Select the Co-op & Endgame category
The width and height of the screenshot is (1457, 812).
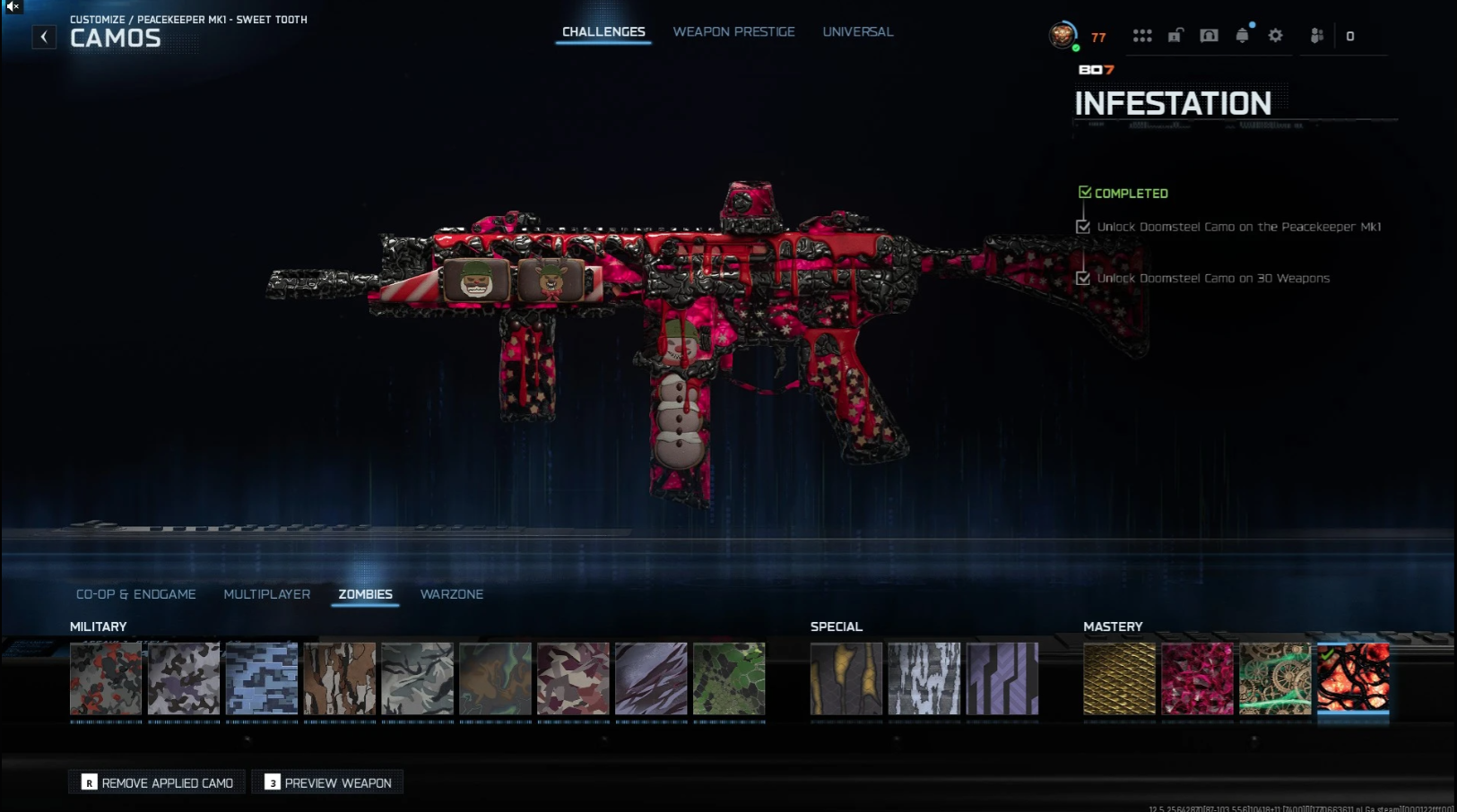[x=135, y=594]
